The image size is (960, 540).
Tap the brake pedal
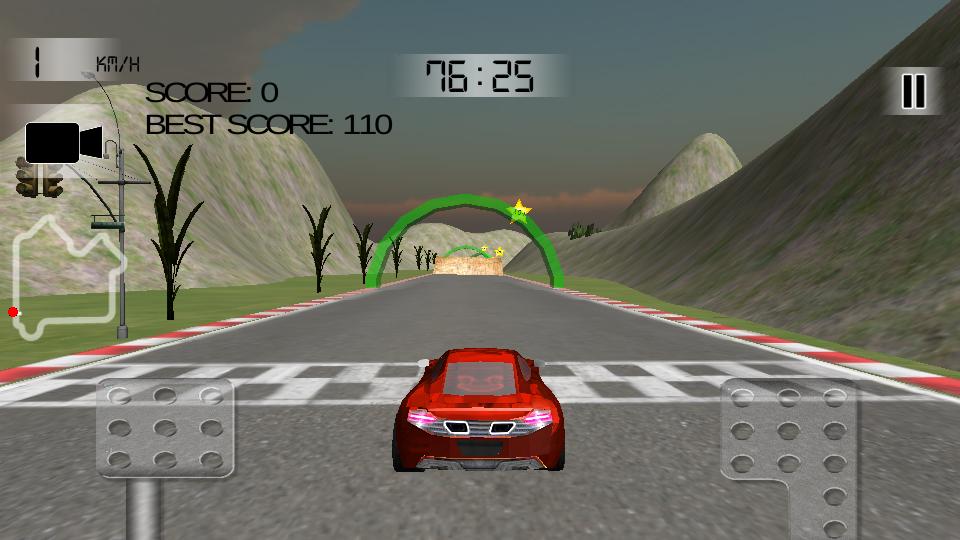pyautogui.click(x=164, y=428)
